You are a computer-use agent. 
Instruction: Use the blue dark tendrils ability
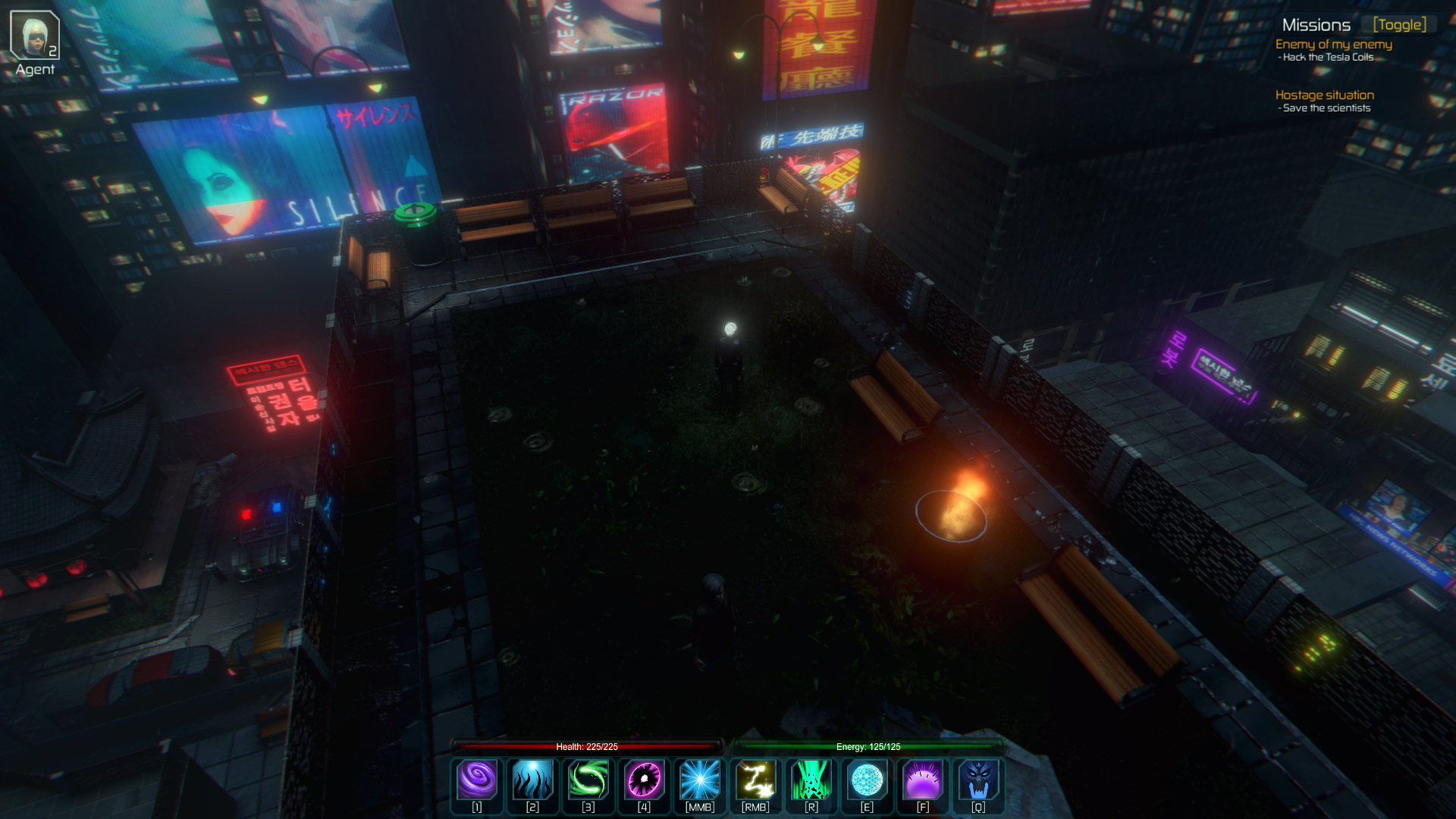click(532, 780)
